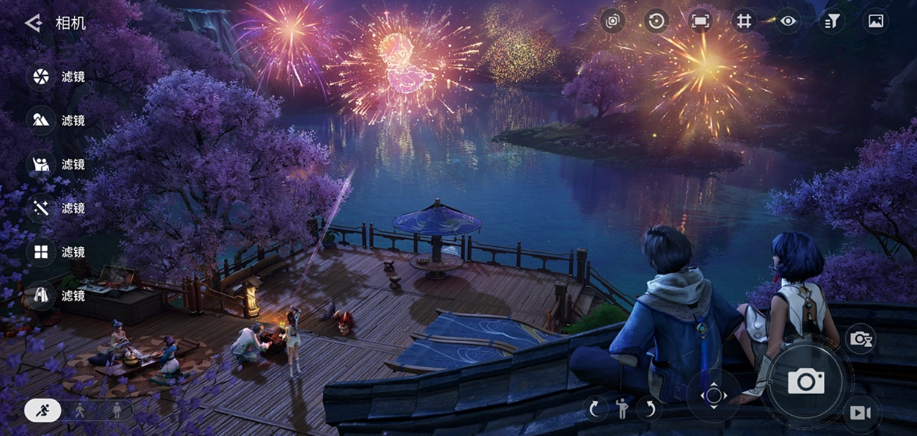This screenshot has height=436, width=917.
Task: Activate the timed photo camera icon
Action: click(x=860, y=339)
